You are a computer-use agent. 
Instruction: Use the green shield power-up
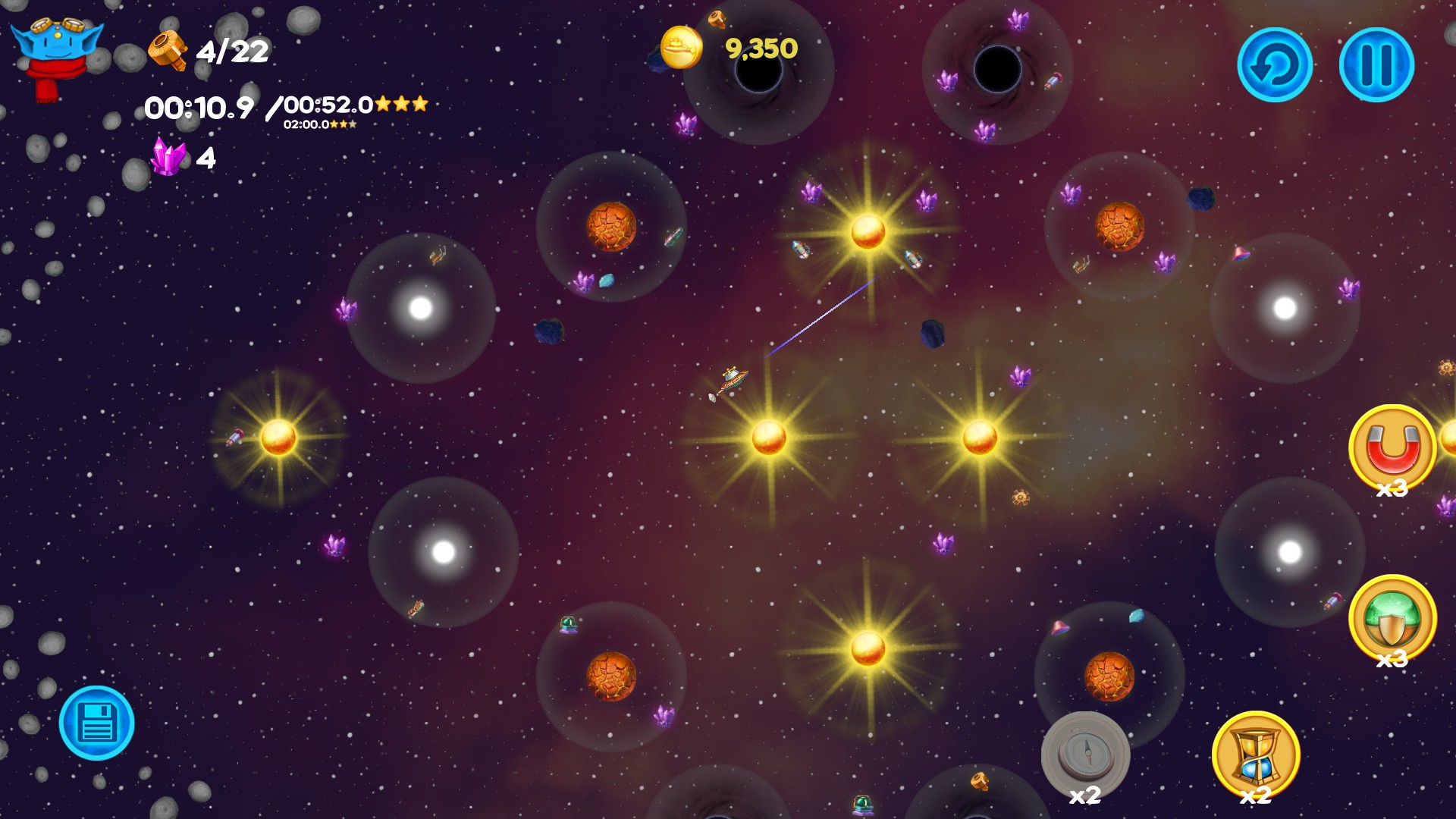coord(1392,618)
